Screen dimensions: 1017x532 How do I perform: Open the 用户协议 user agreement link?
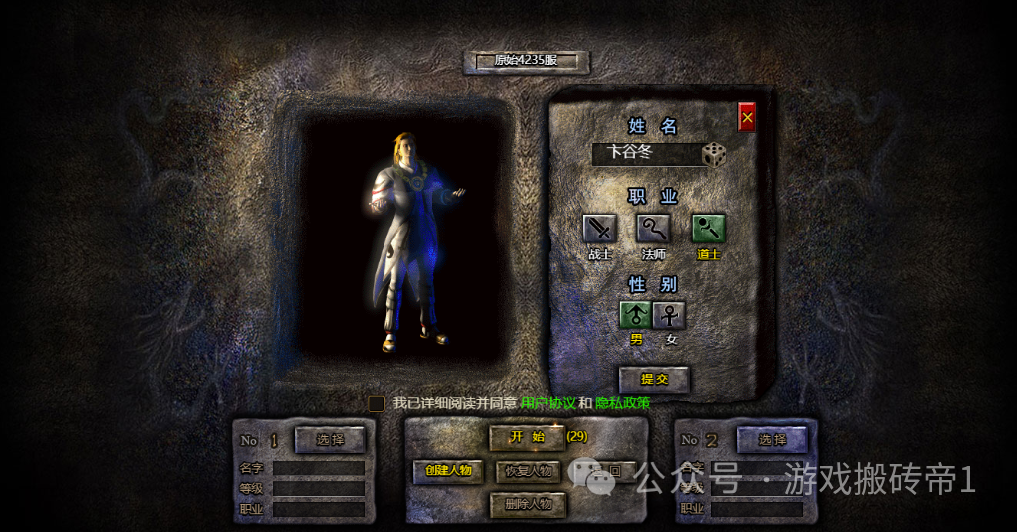pyautogui.click(x=548, y=403)
